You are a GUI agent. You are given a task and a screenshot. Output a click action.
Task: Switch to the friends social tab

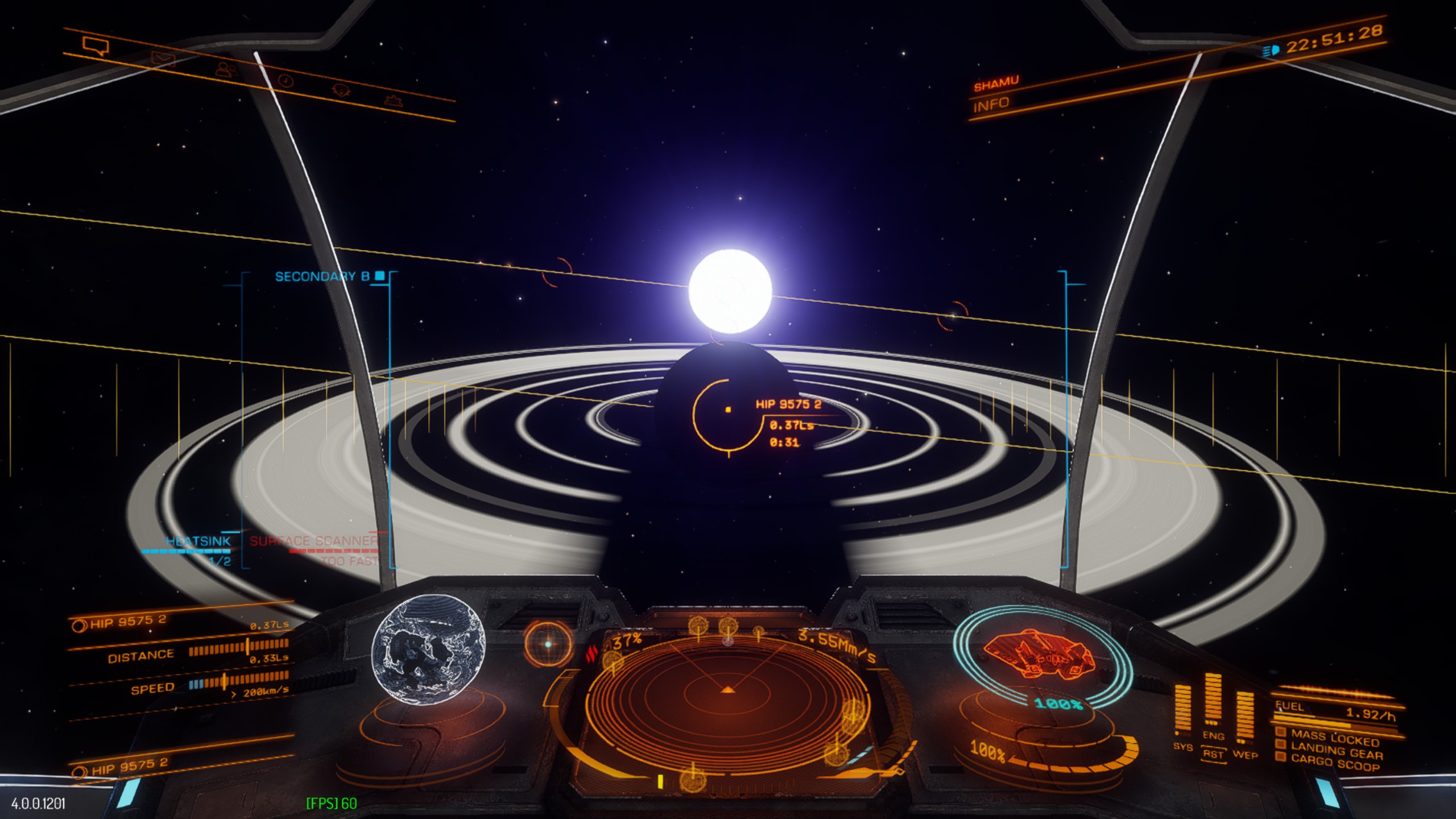[226, 69]
